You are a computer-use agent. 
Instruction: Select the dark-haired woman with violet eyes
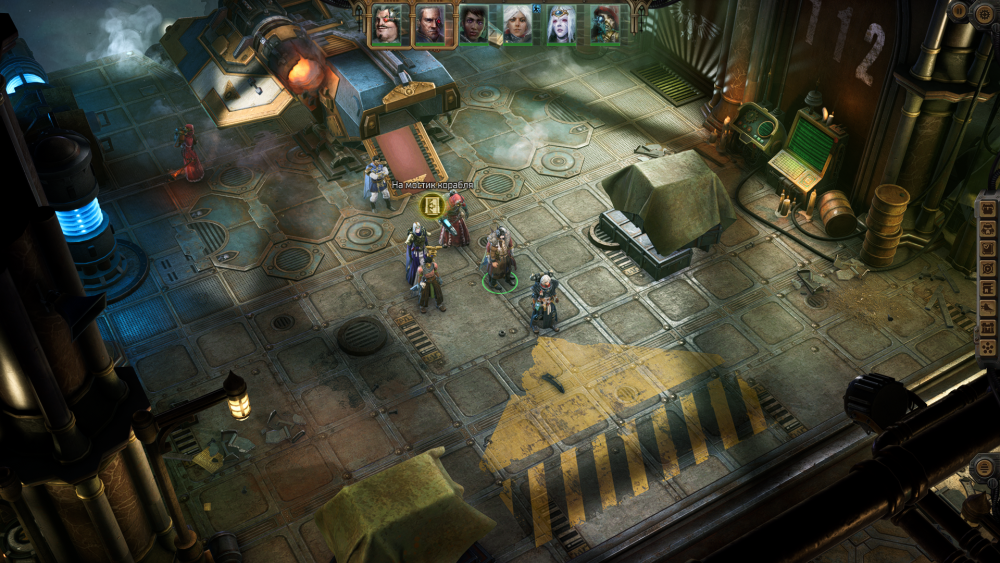tap(473, 24)
